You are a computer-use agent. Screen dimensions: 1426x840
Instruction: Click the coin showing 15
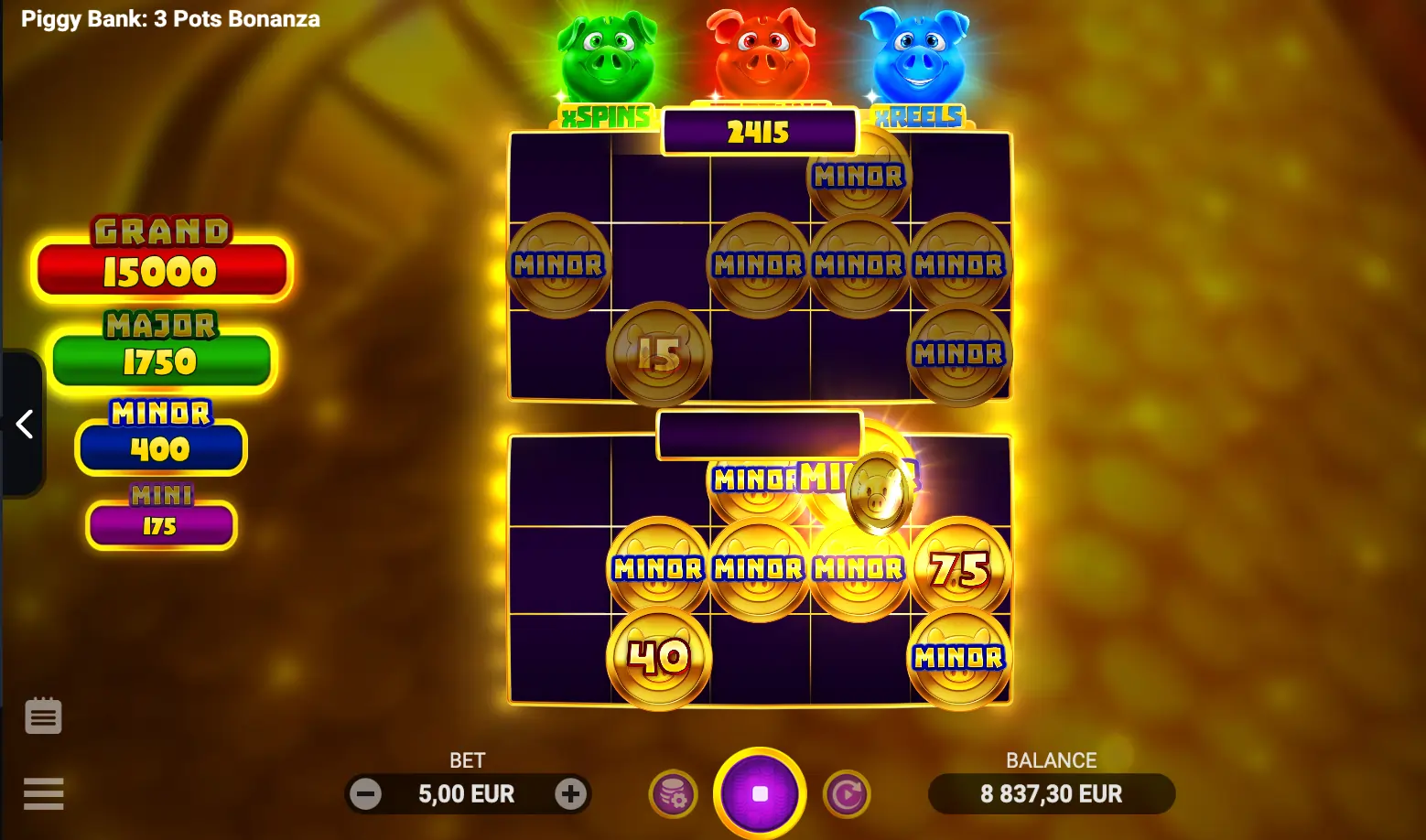(x=657, y=357)
